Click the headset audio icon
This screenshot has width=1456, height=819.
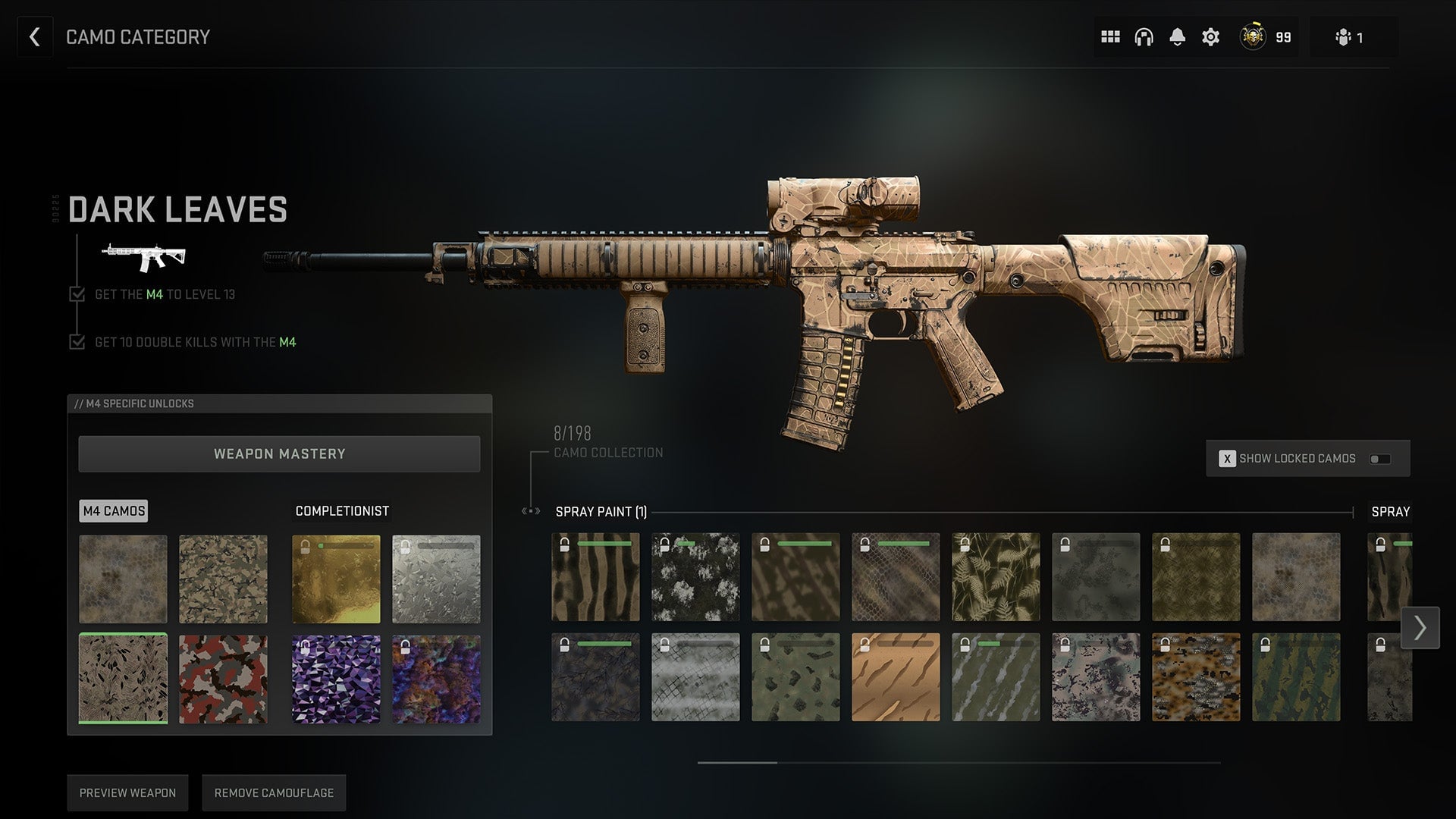click(x=1144, y=36)
